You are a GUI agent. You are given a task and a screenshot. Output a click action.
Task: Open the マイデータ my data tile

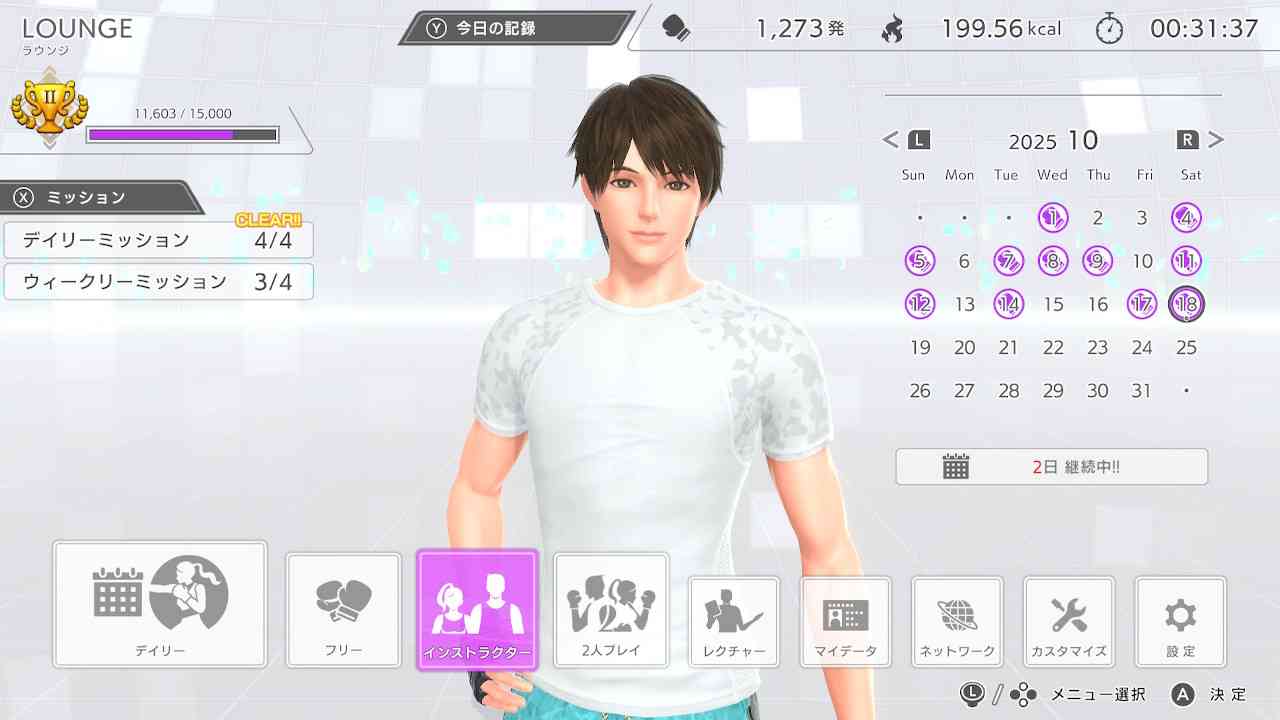point(845,621)
